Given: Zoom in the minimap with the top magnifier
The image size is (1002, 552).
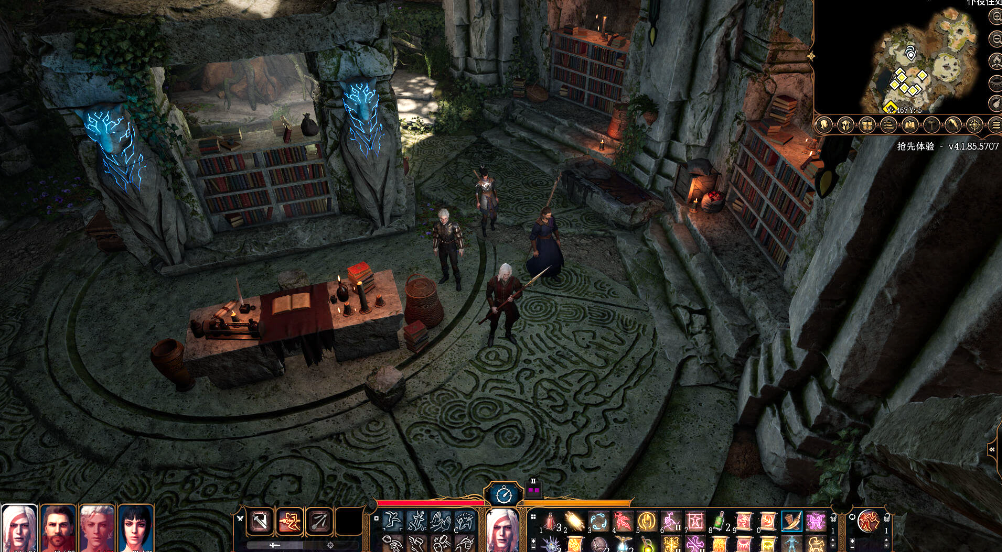Looking at the screenshot, I should pyautogui.click(x=994, y=16).
